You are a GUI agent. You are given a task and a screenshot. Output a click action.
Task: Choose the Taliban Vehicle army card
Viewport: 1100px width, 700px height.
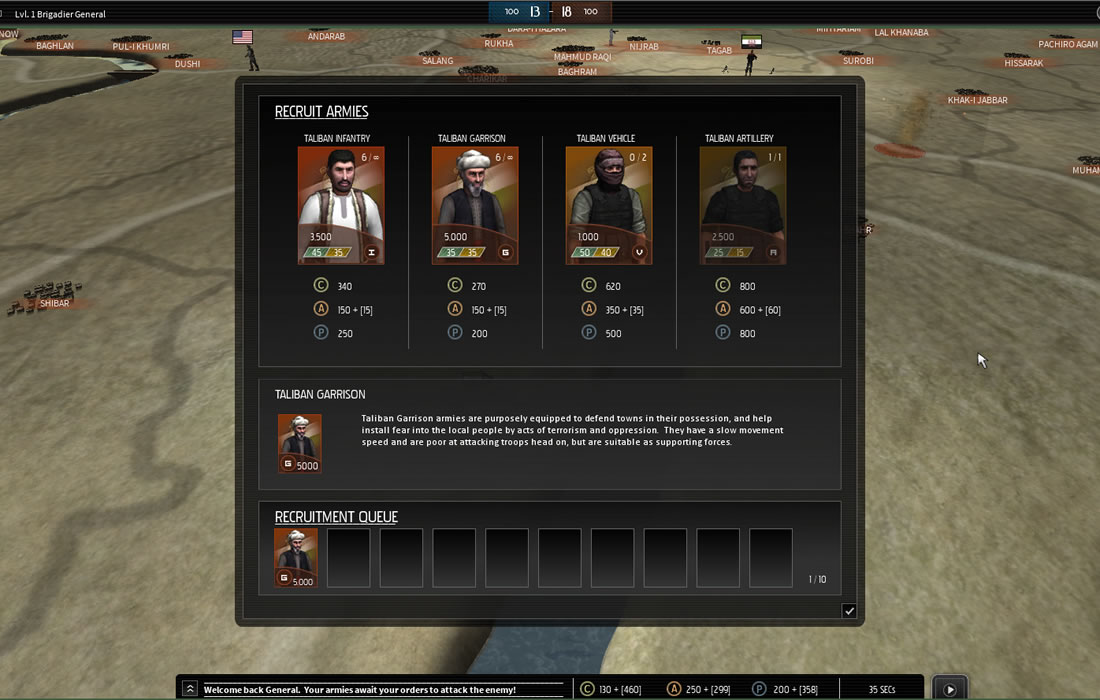pyautogui.click(x=609, y=205)
